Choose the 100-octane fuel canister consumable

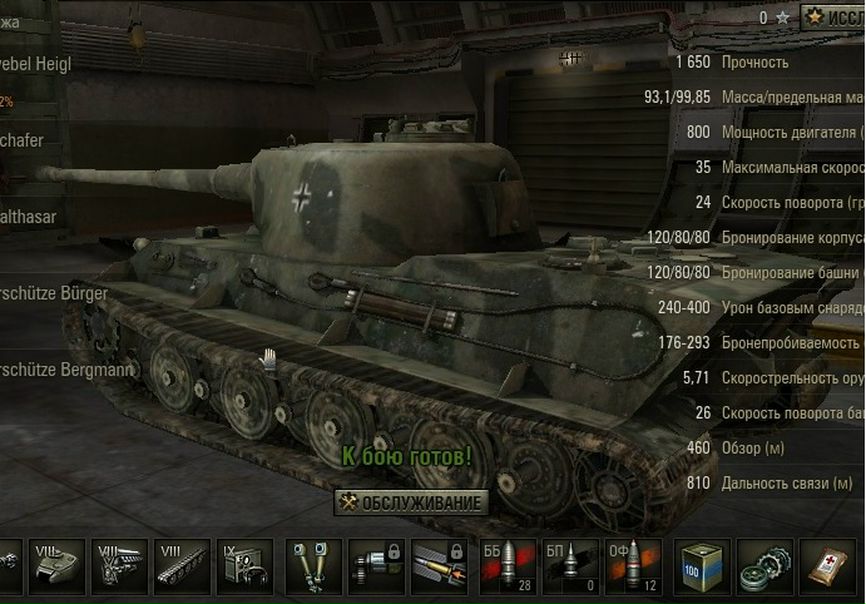[702, 567]
